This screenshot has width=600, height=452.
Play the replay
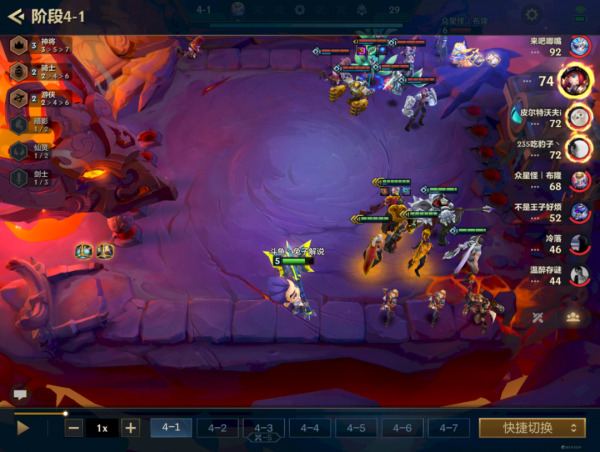pyautogui.click(x=24, y=427)
